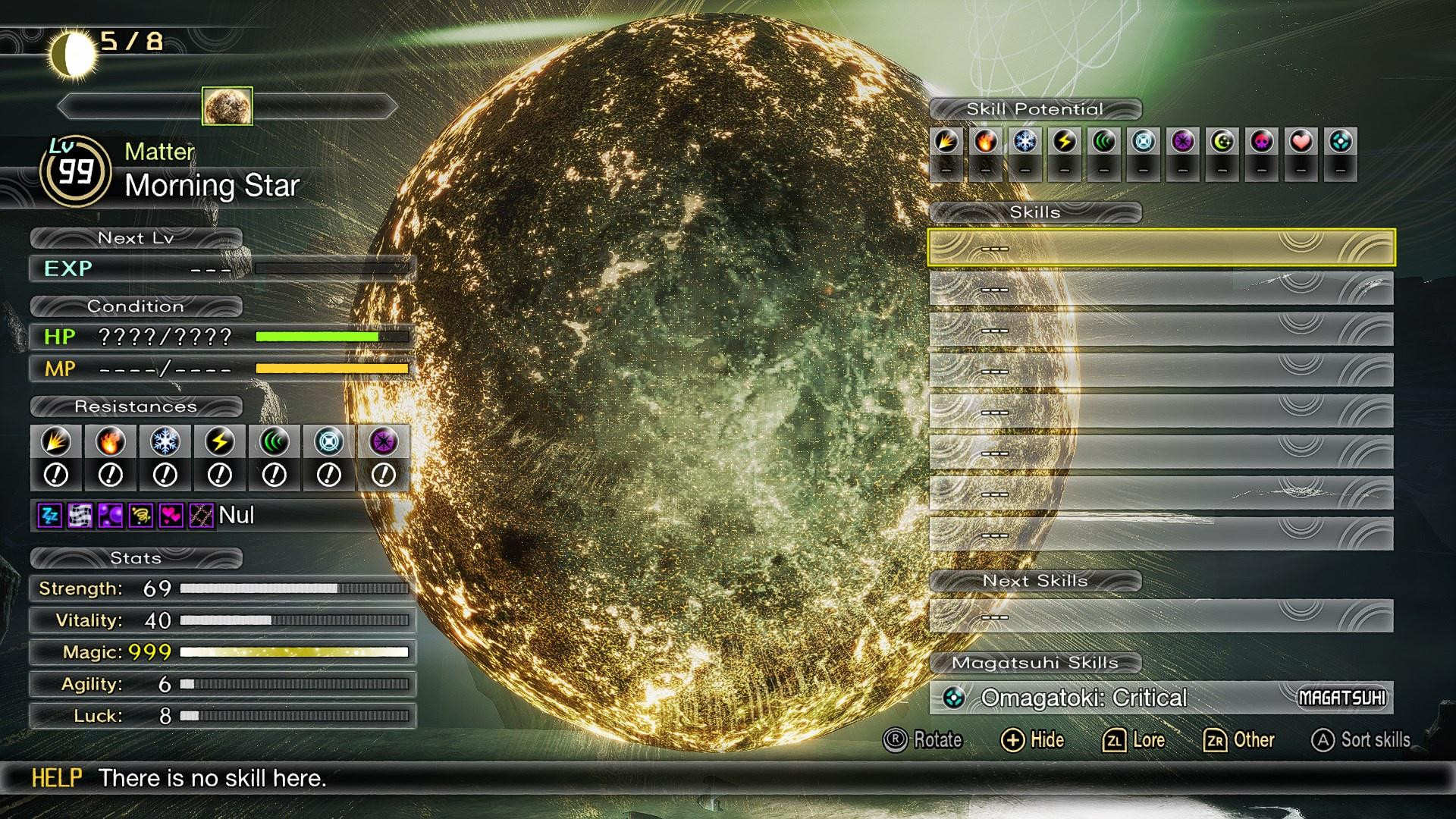This screenshot has width=1456, height=819.
Task: Select the Ice skill potential icon
Action: click(x=1025, y=140)
